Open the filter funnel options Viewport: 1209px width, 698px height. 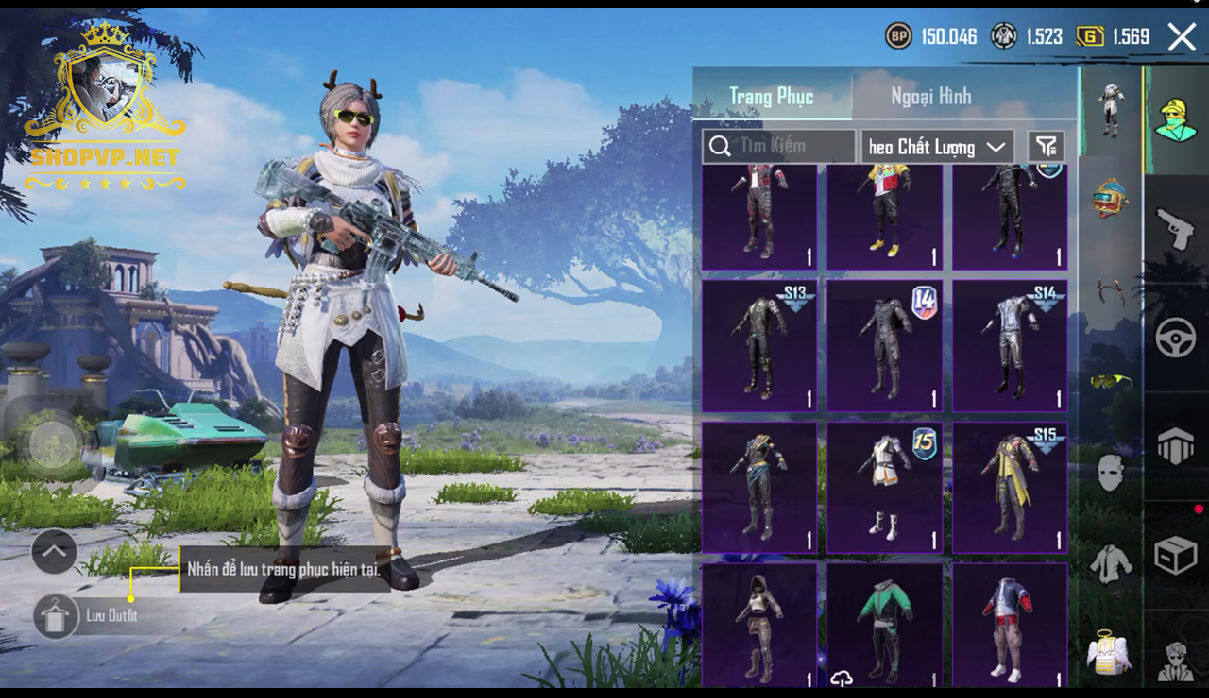pyautogui.click(x=1046, y=147)
